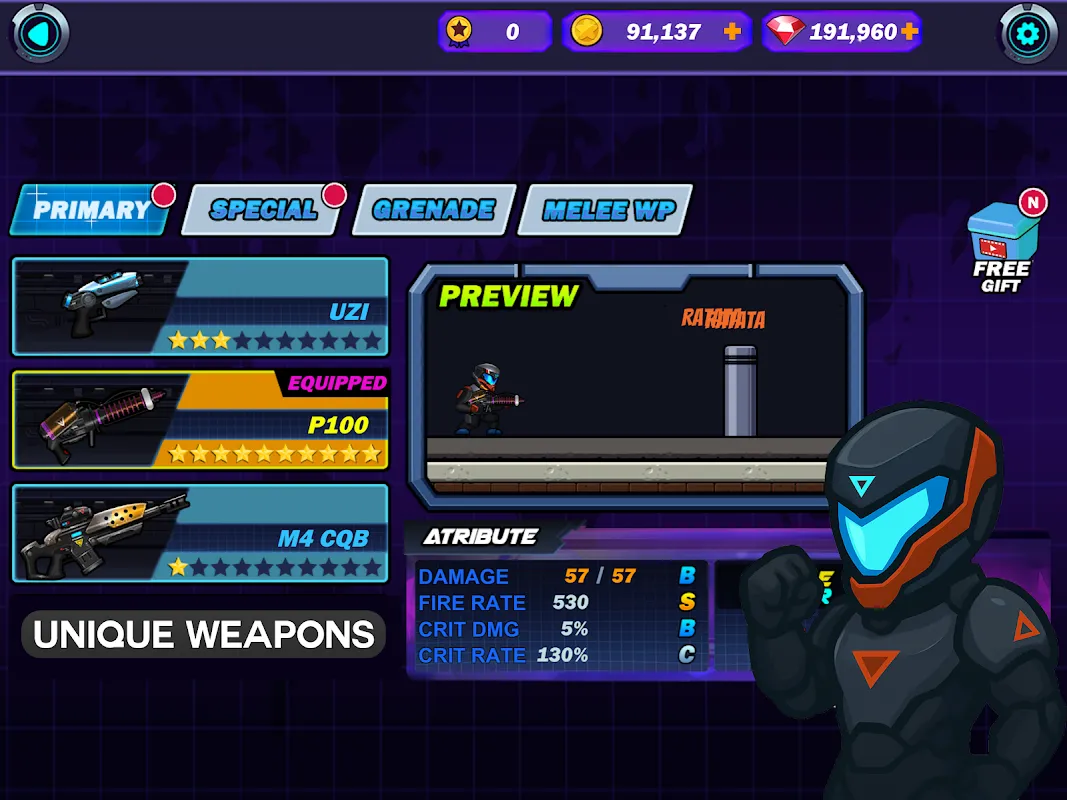Select the UZI weapon row

(200, 306)
